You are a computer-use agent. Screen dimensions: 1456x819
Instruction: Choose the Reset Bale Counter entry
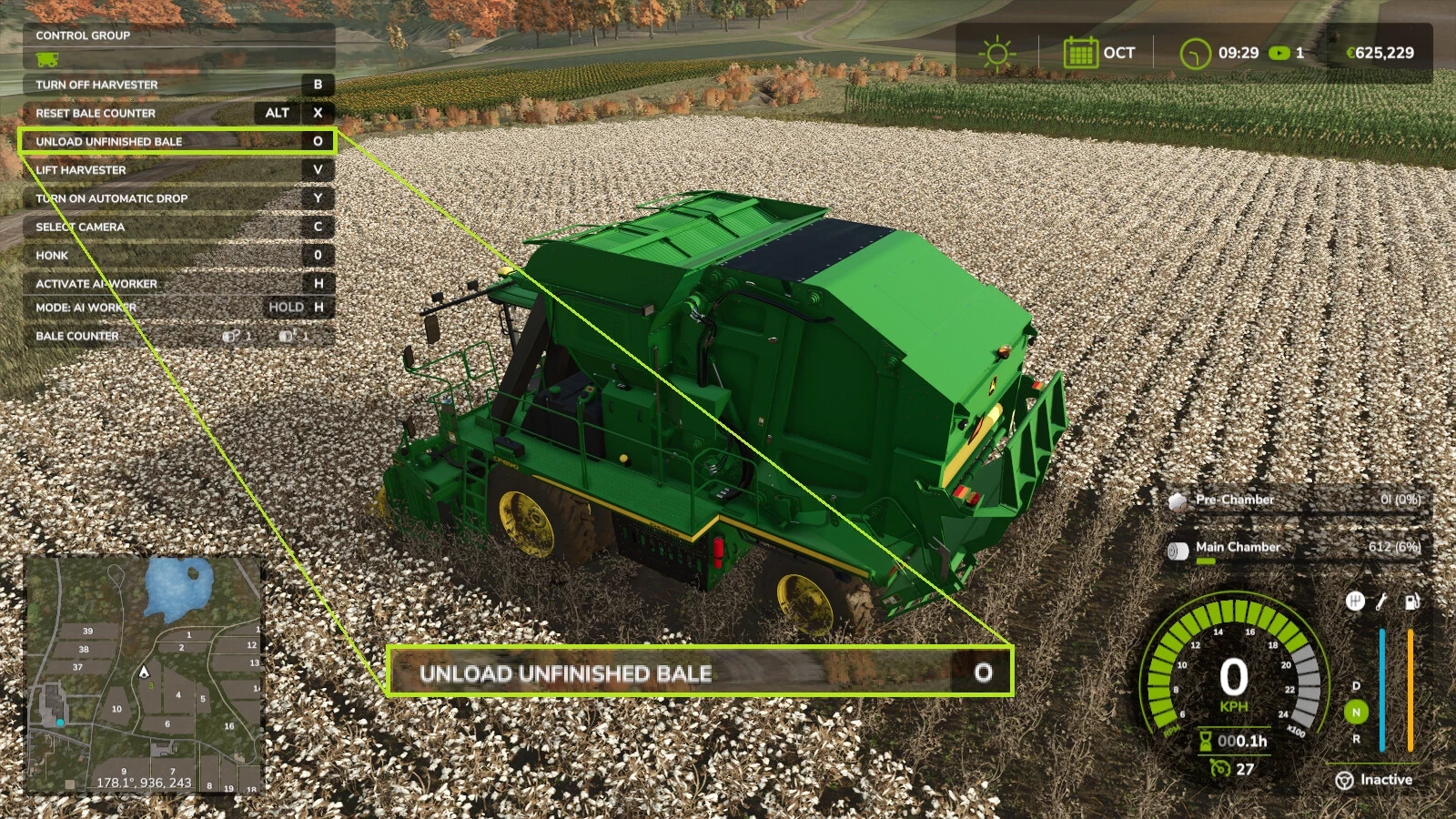[x=177, y=113]
